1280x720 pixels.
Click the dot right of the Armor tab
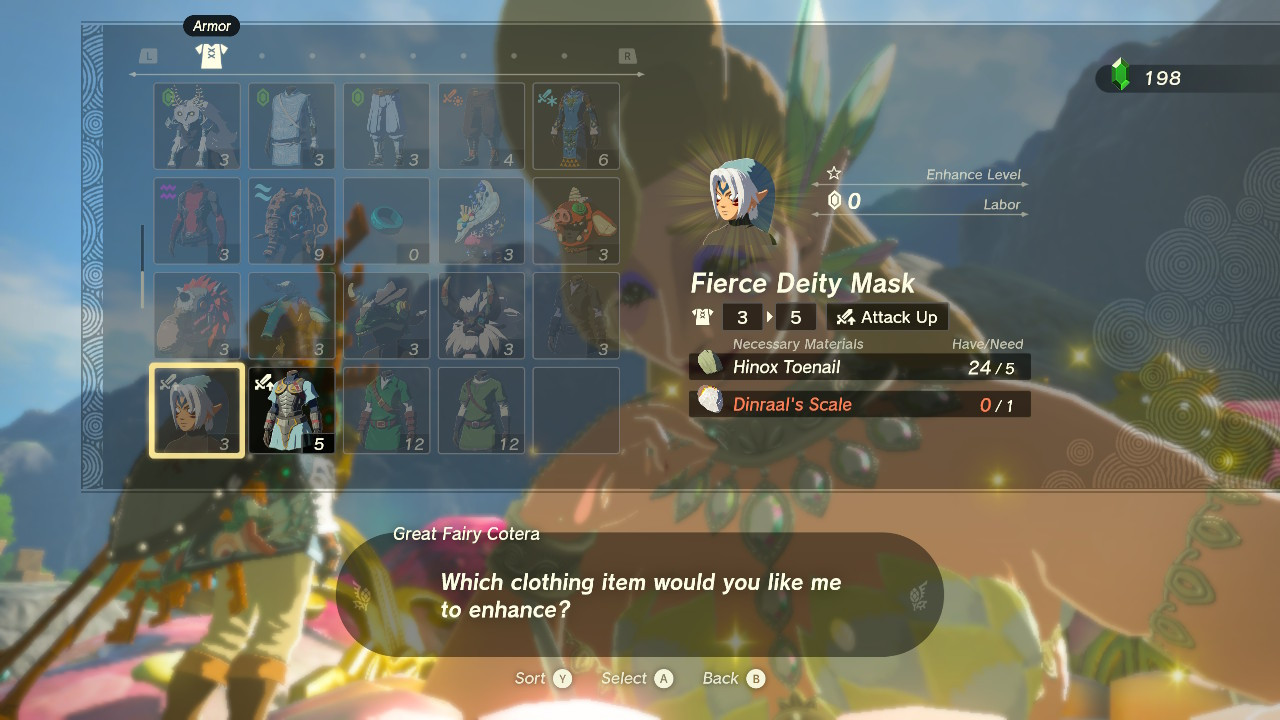[x=262, y=57]
